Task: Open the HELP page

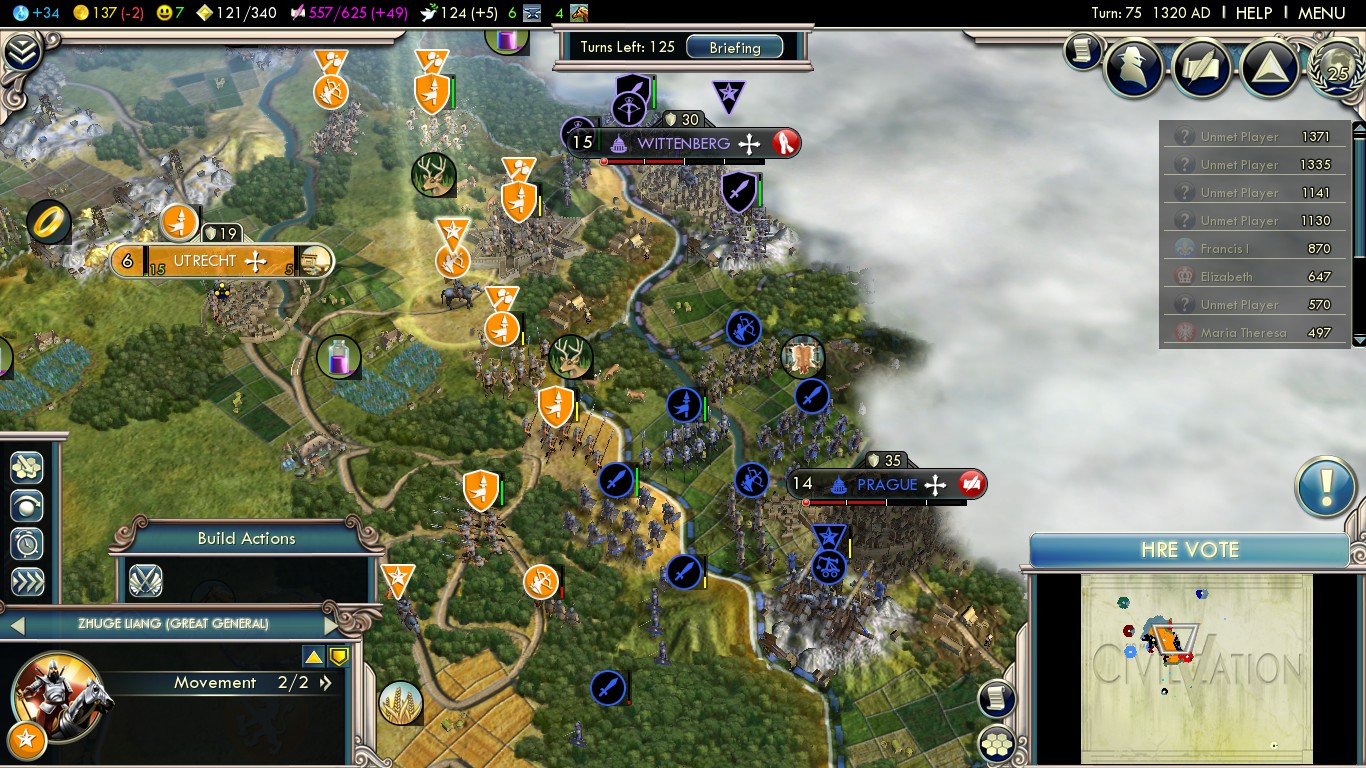Action: pyautogui.click(x=1253, y=13)
